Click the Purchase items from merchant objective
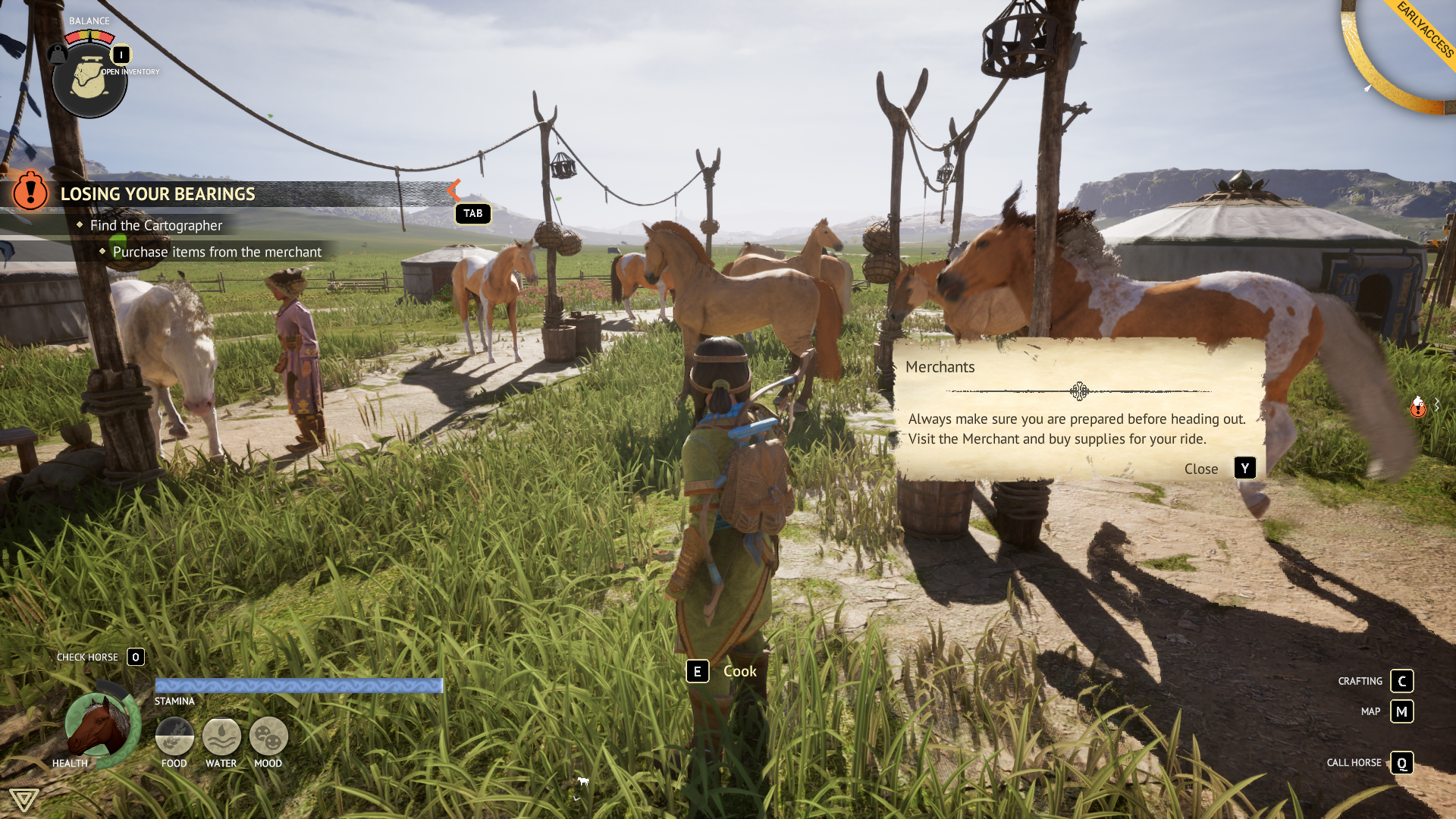The height and width of the screenshot is (819, 1456). point(217,252)
